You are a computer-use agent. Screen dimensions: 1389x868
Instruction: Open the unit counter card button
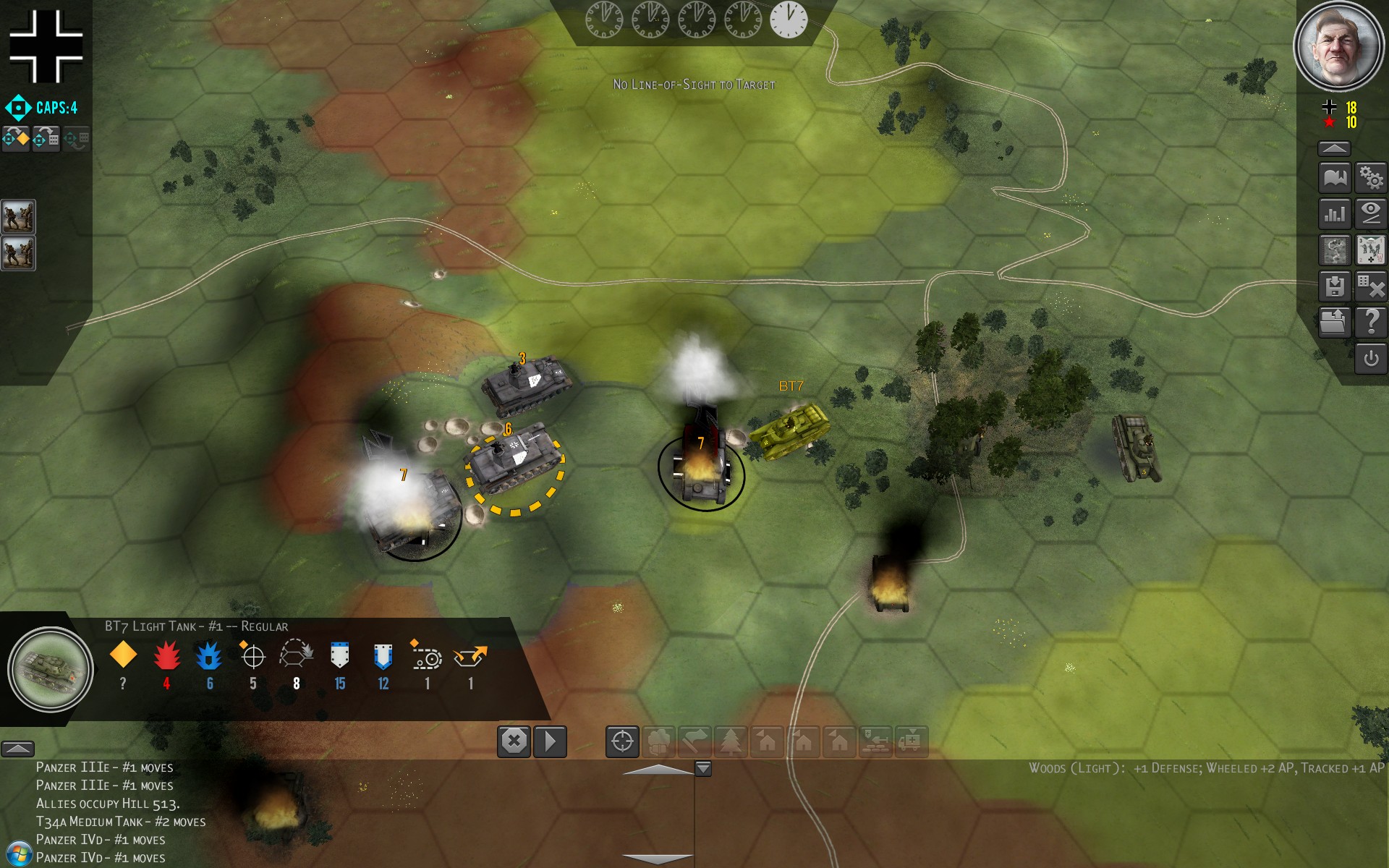(1371, 250)
